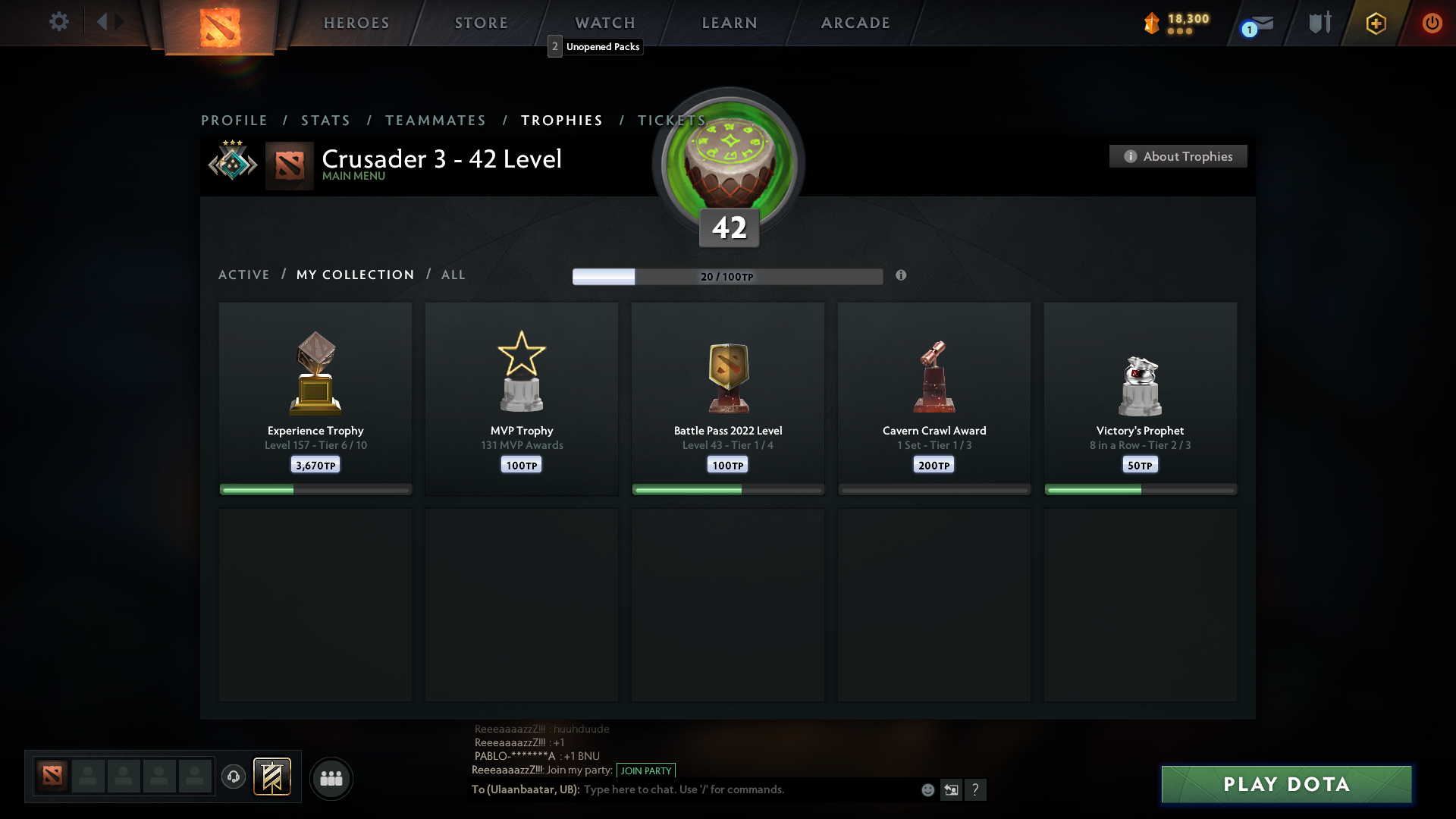Select the ACTIVE trophies filter
Screen dimensions: 1456x819
pyautogui.click(x=244, y=275)
